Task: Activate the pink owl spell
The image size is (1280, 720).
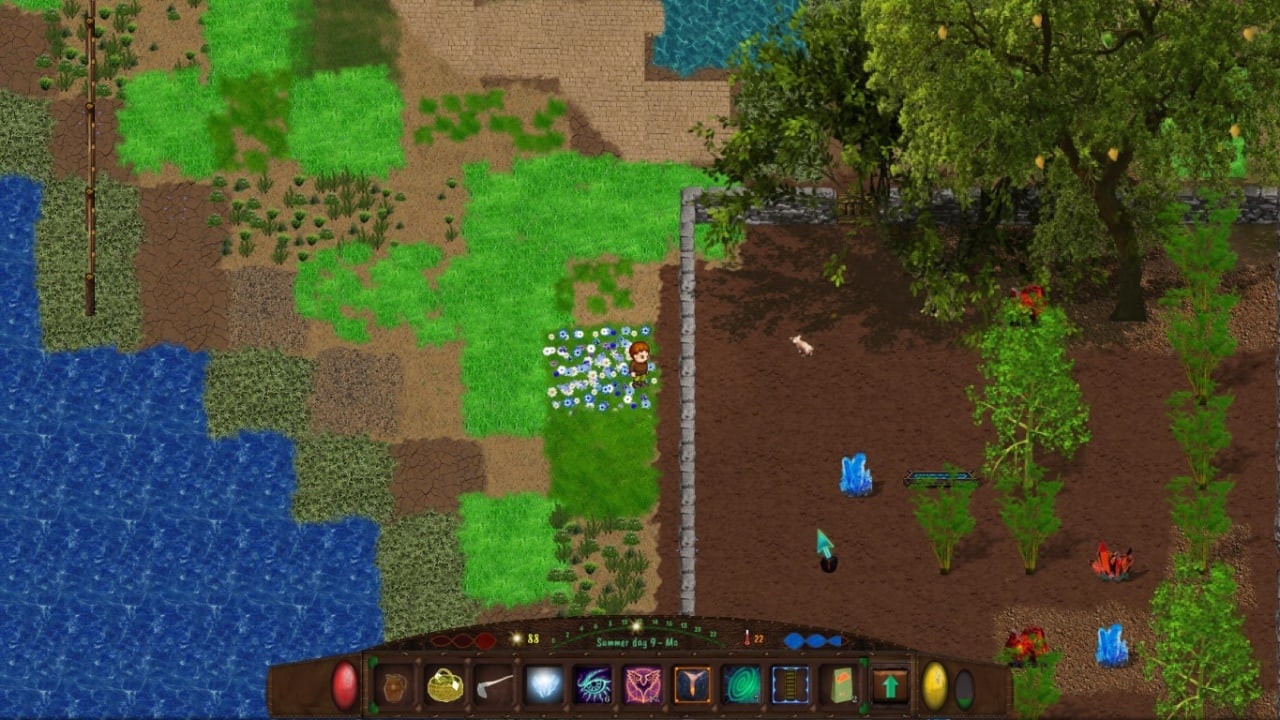Action: tap(643, 686)
